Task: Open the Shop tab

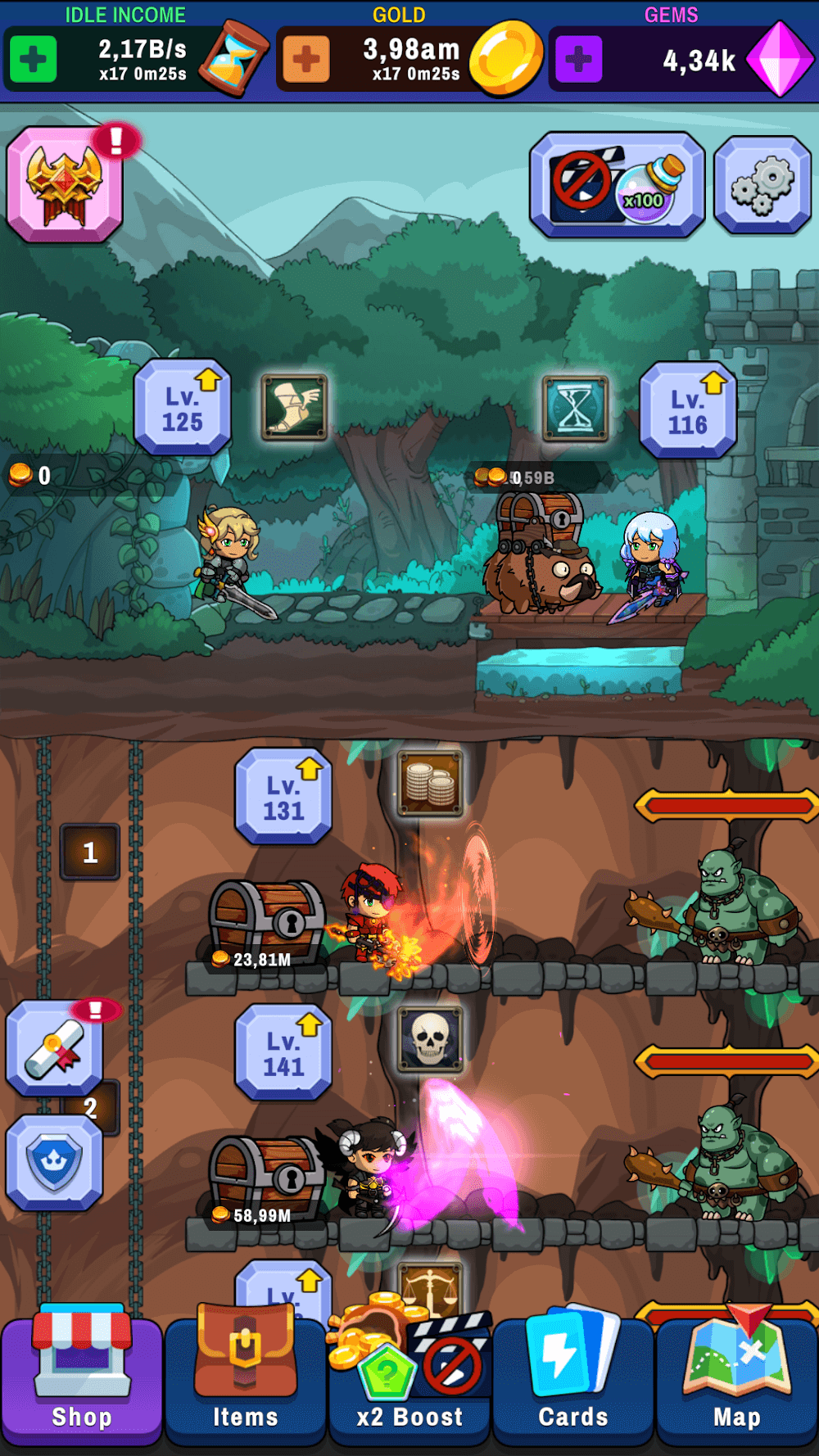Action: (81, 1379)
